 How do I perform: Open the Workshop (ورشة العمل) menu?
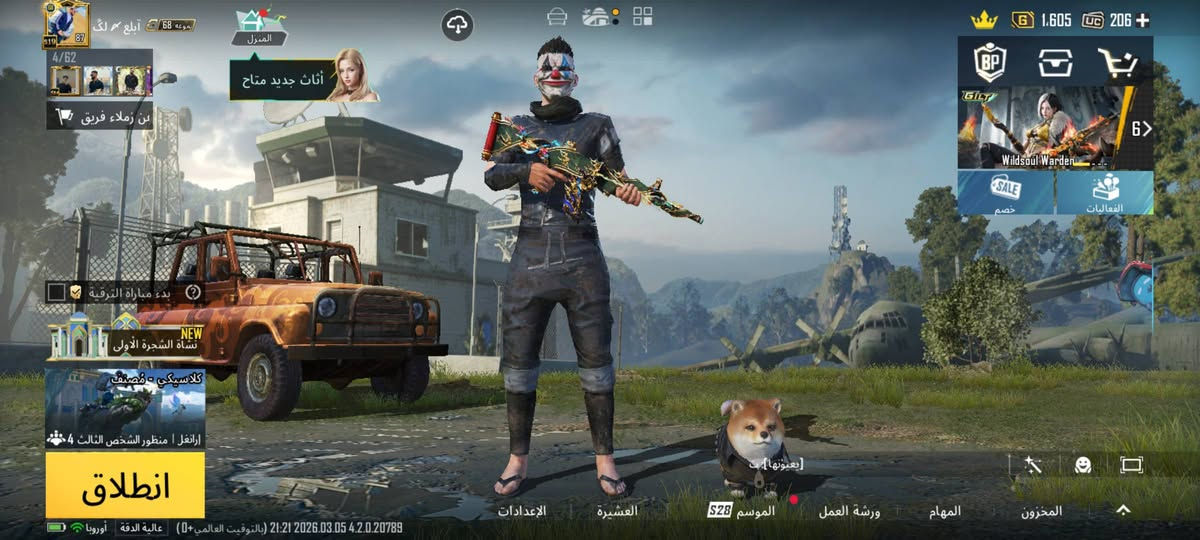(849, 511)
